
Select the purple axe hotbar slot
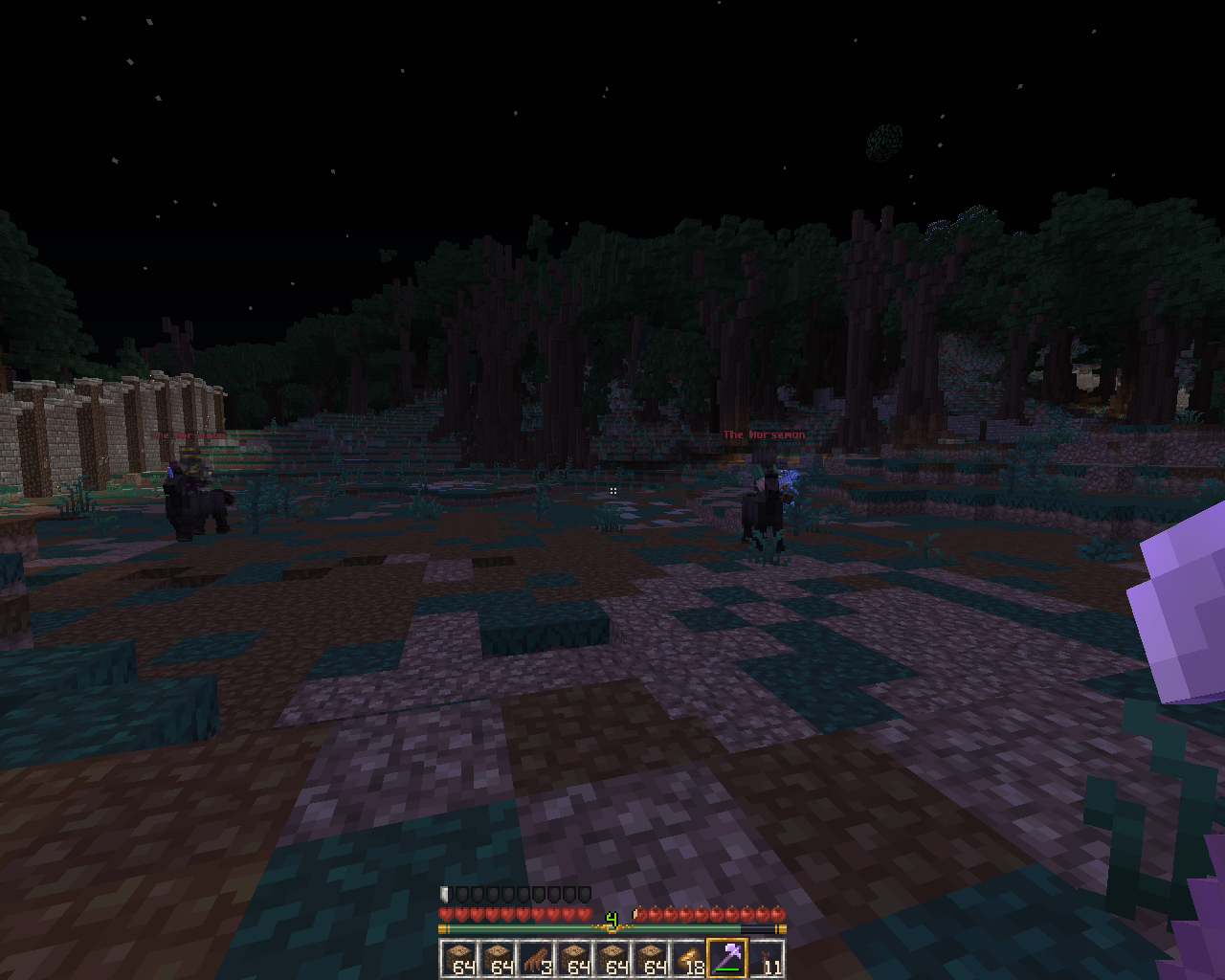pos(727,958)
